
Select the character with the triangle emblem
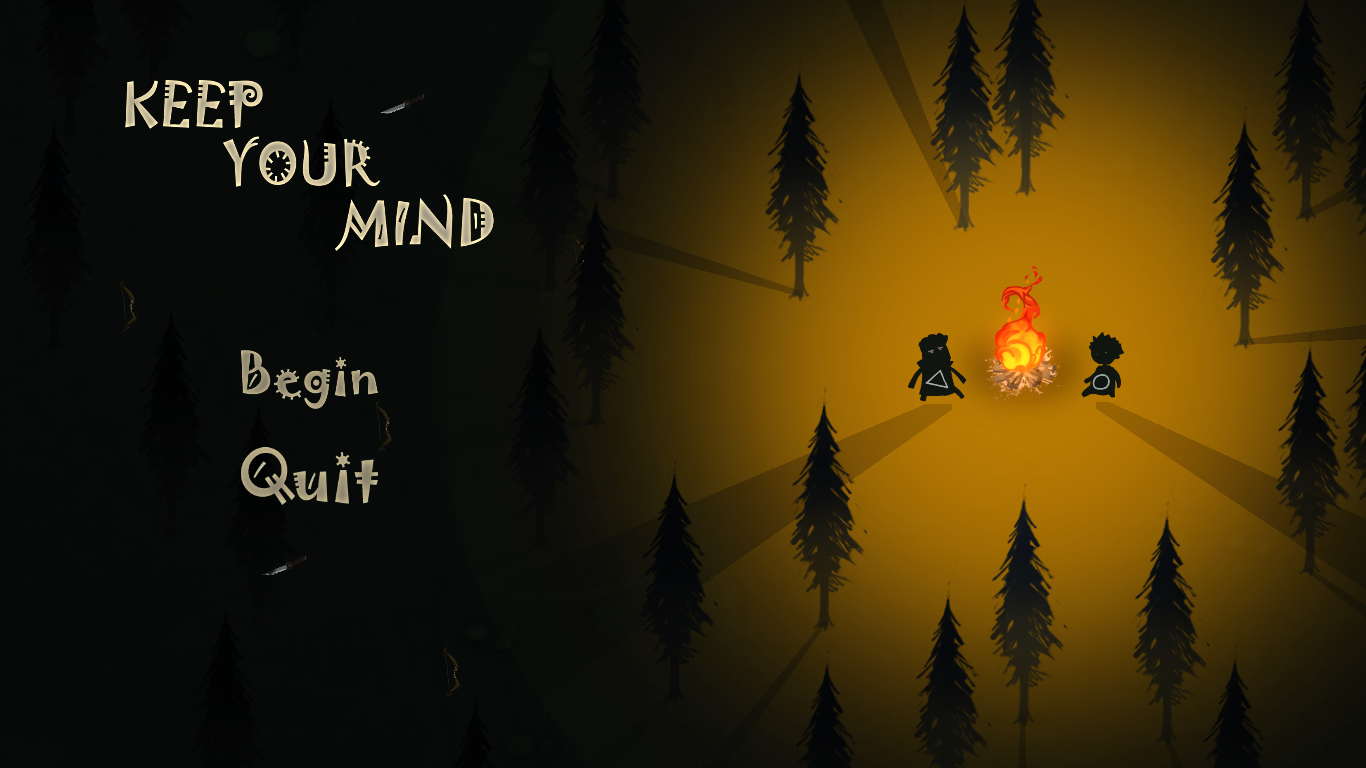tap(938, 370)
